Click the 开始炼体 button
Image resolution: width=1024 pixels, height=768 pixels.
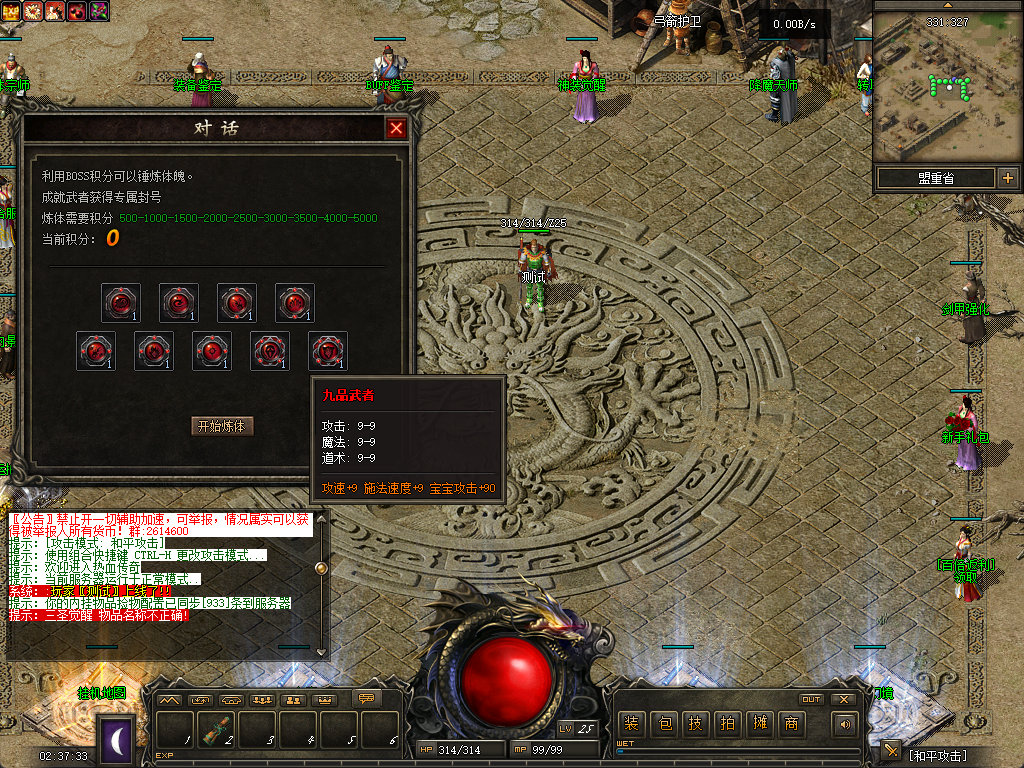pyautogui.click(x=222, y=426)
